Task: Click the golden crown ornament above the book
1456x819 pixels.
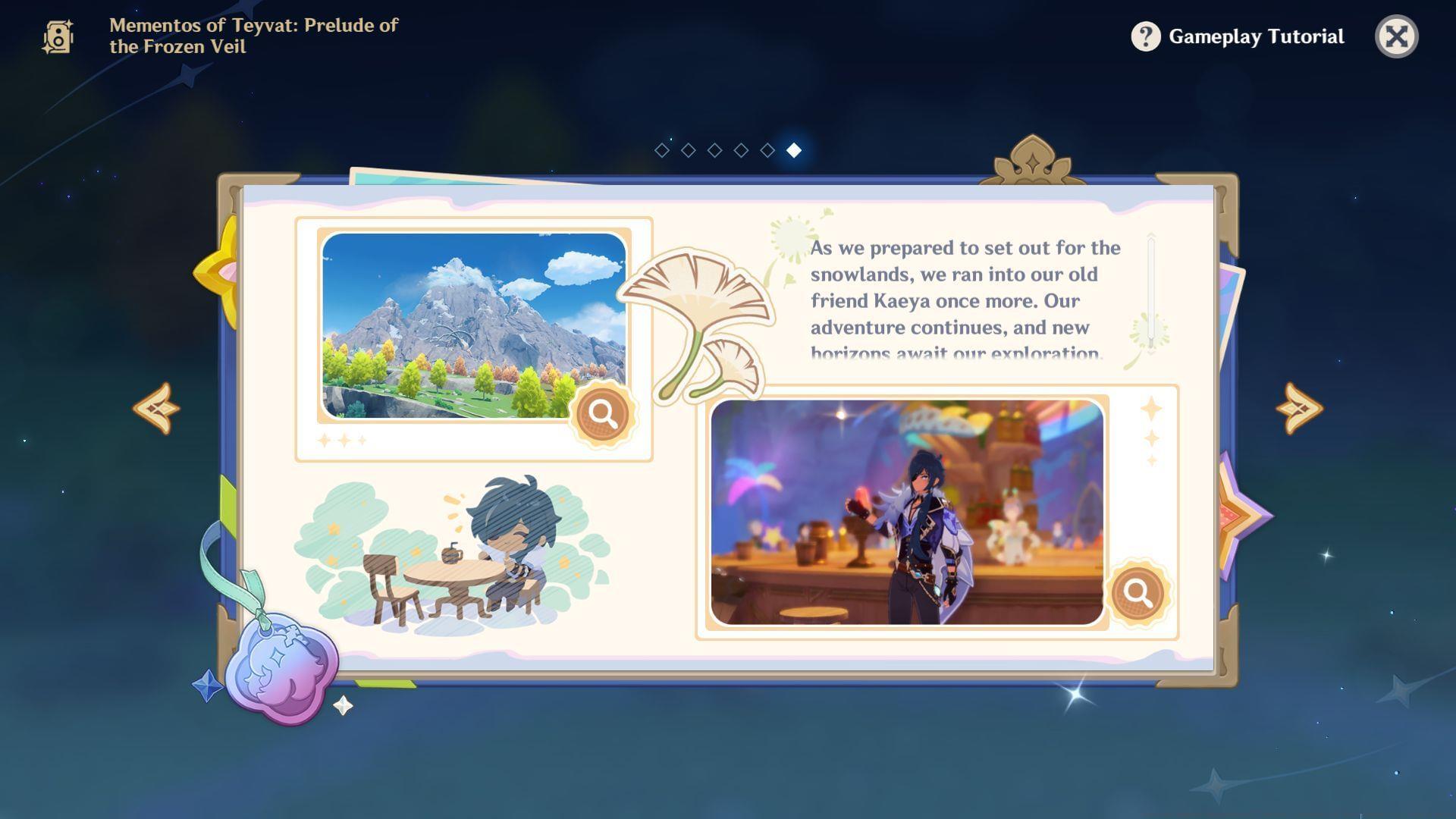Action: tap(1031, 159)
